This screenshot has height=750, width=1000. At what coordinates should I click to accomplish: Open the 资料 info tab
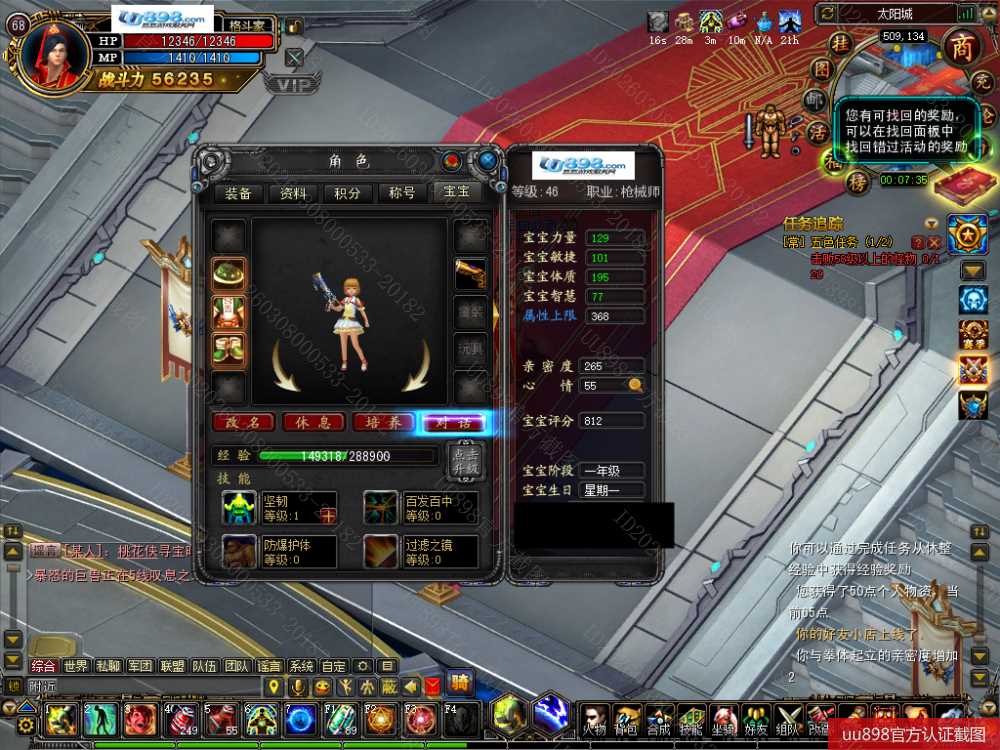tap(293, 193)
